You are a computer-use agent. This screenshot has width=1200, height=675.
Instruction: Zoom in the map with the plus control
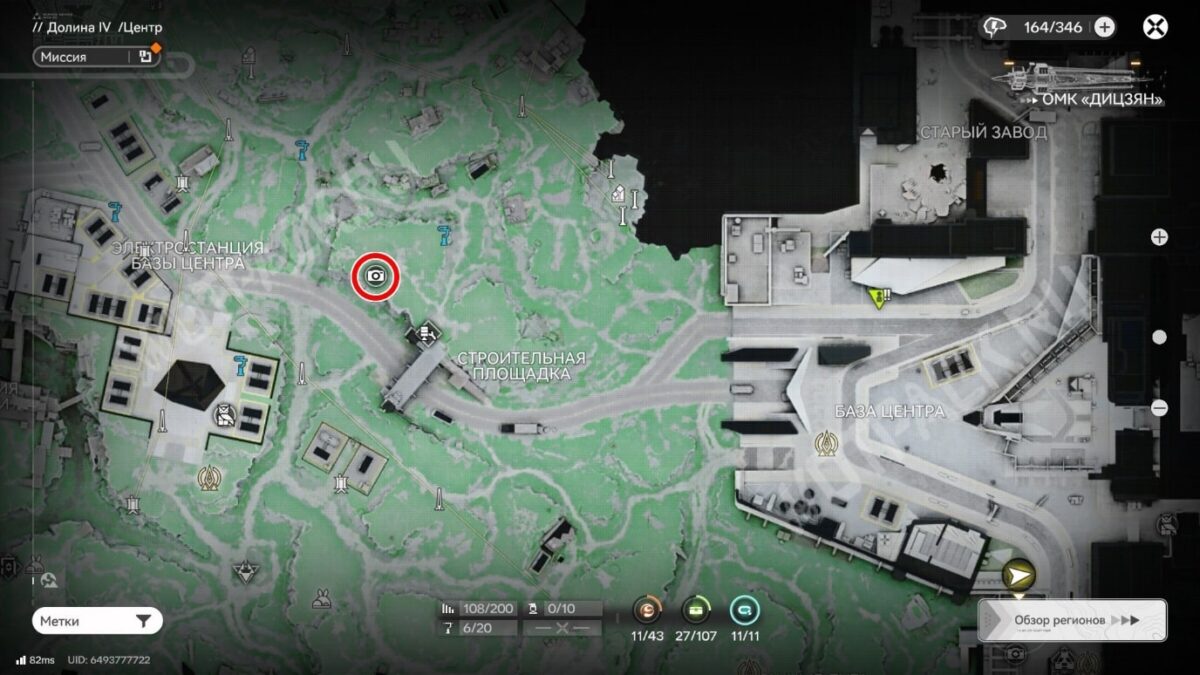tap(1159, 237)
